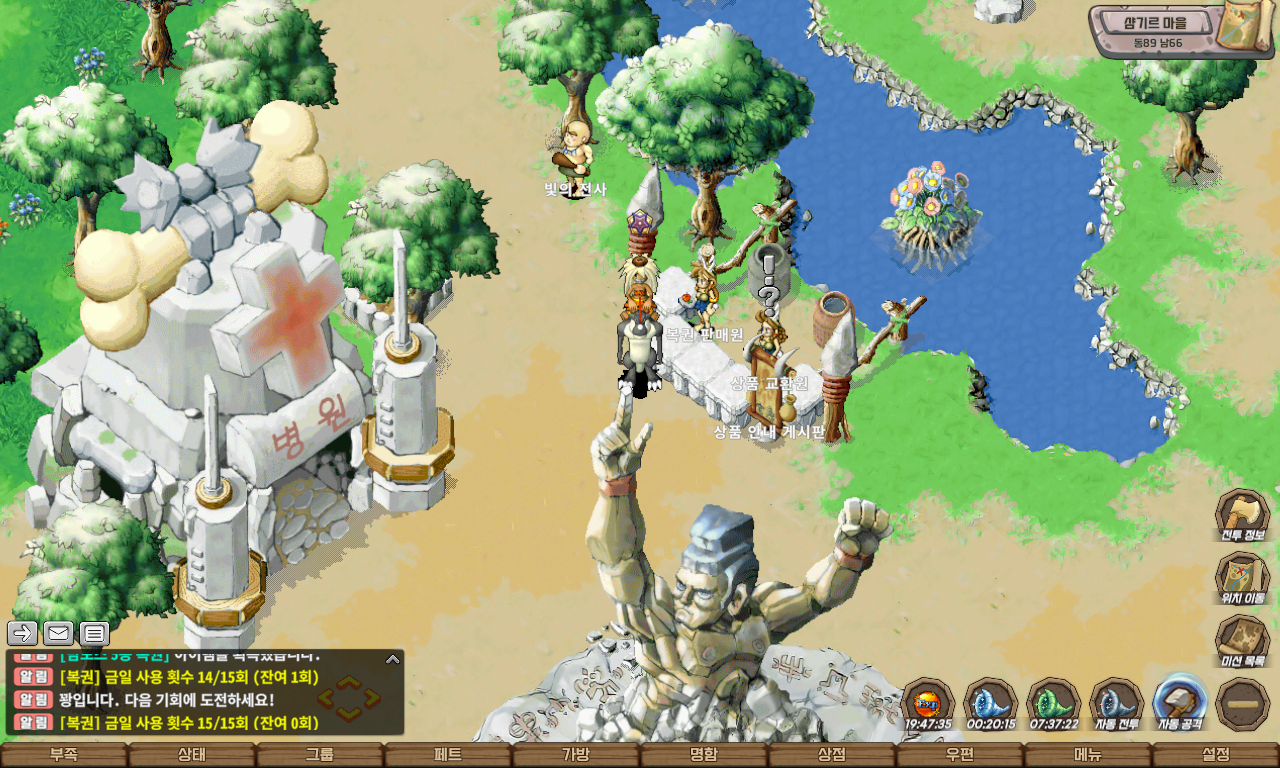Image resolution: width=1280 pixels, height=768 pixels.
Task: Open the 명함 (name card) menu
Action: [x=704, y=755]
